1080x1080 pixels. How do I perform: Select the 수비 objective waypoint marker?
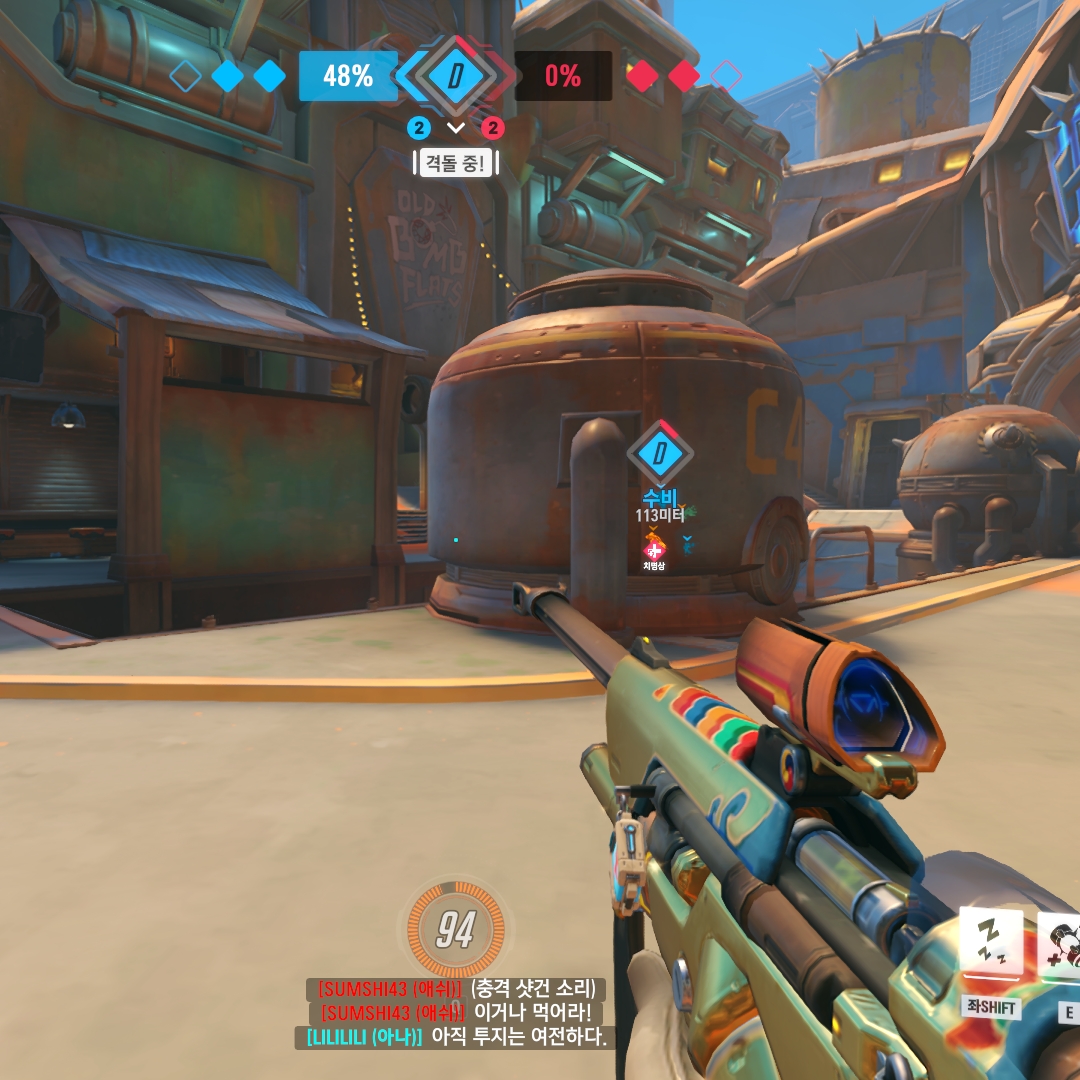coord(659,454)
